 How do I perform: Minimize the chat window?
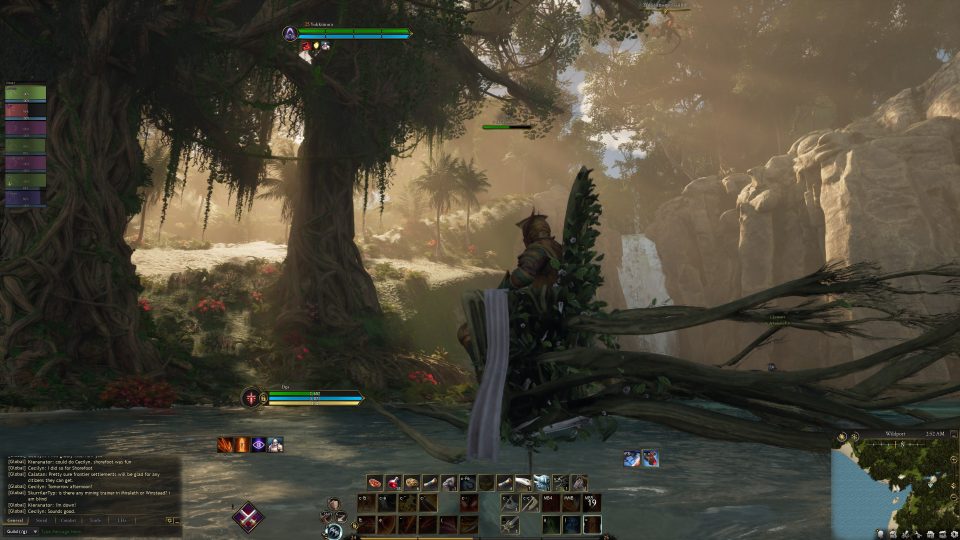point(176,520)
